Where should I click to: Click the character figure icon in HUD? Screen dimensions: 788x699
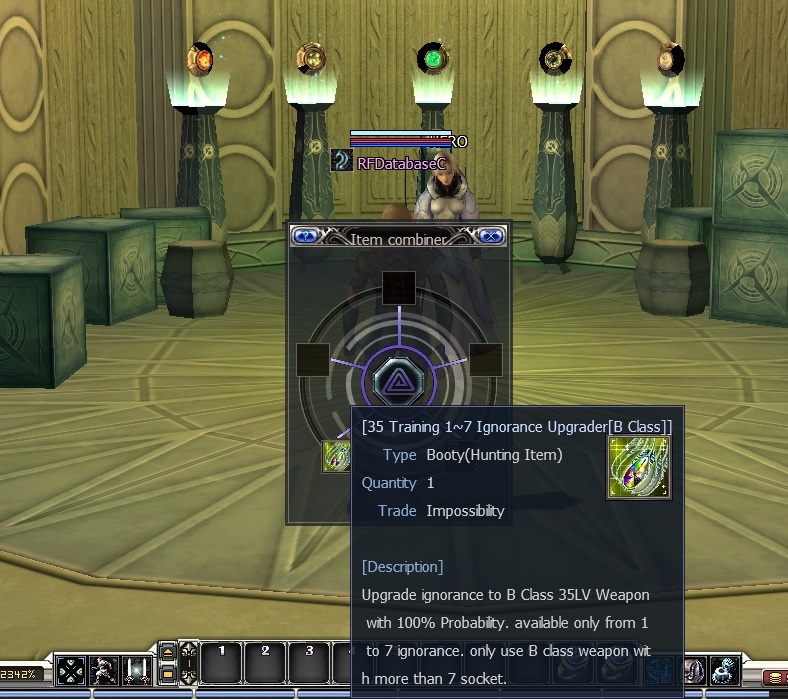[103, 670]
